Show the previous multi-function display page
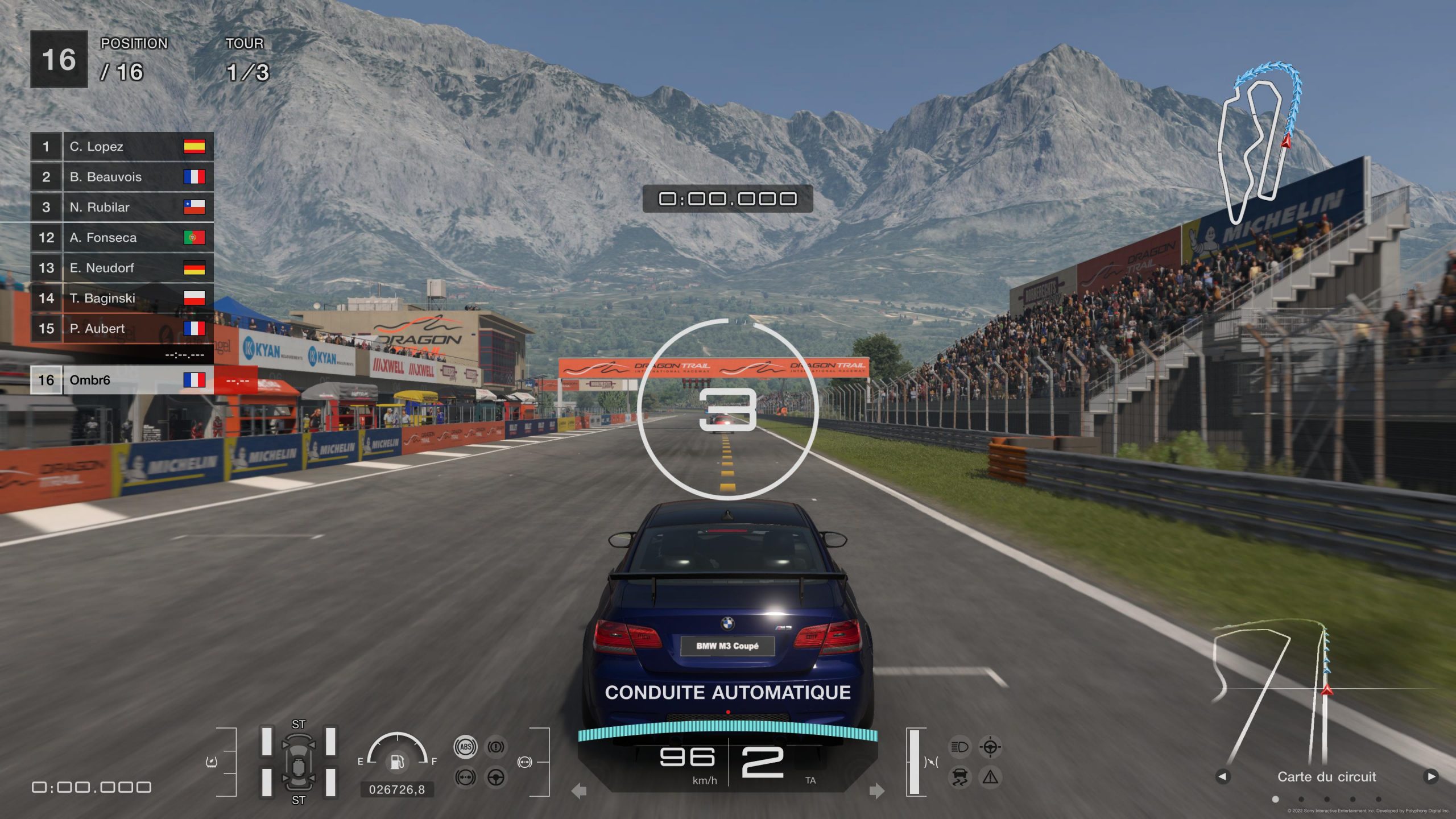The image size is (1456, 819). click(1223, 776)
